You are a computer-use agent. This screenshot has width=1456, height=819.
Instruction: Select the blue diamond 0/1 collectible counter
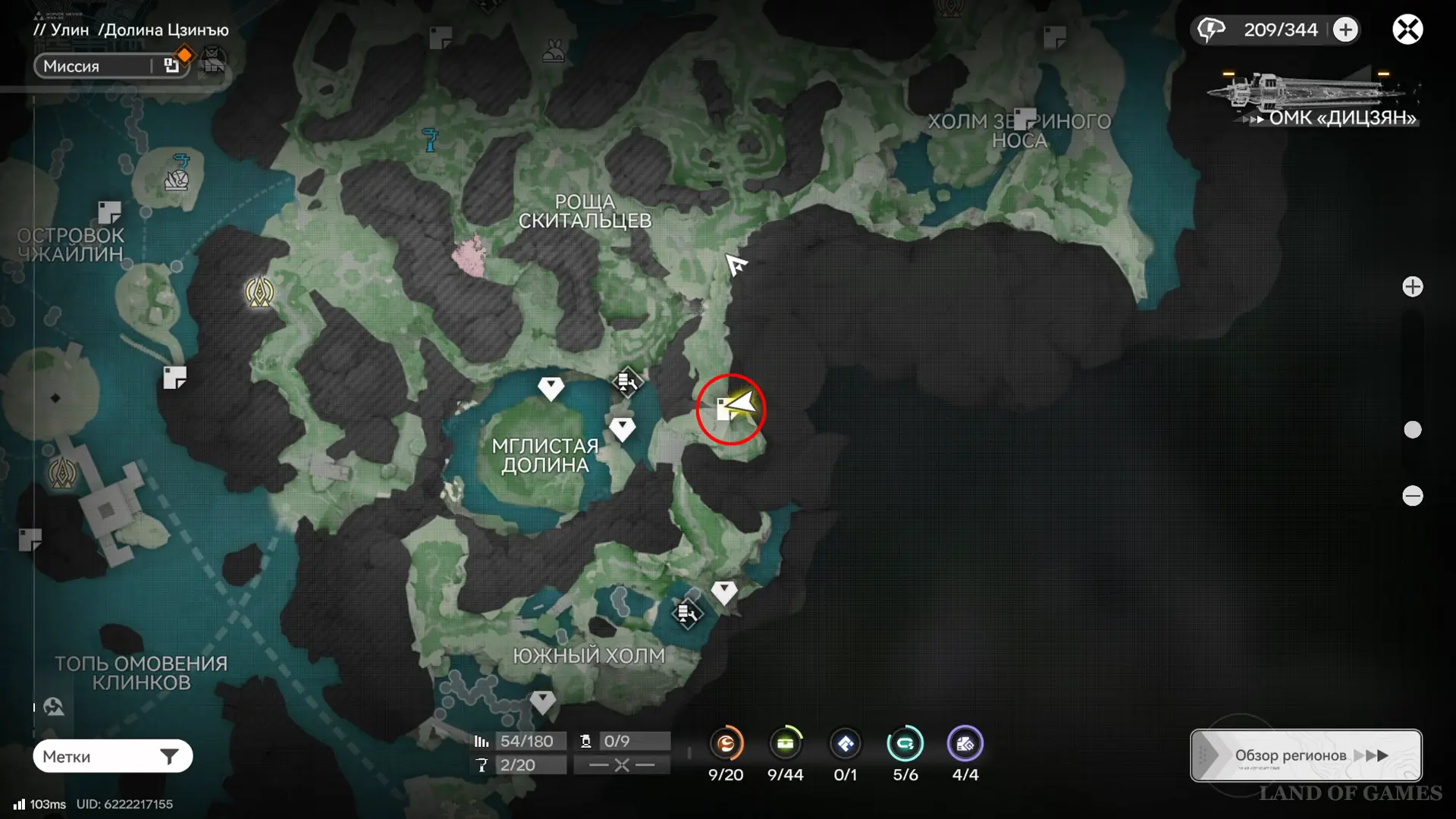pyautogui.click(x=845, y=744)
